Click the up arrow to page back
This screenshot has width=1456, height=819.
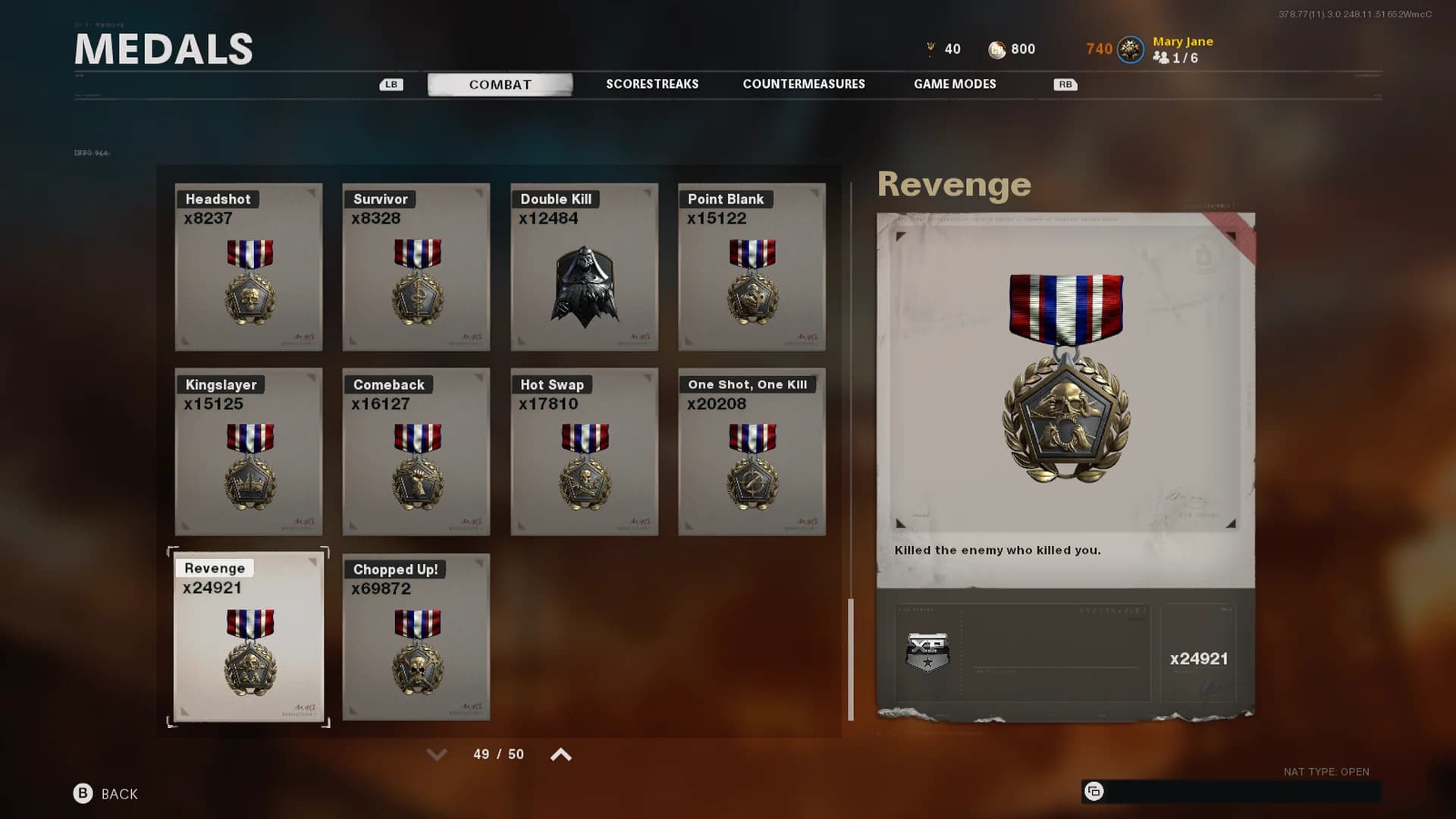coord(561,755)
